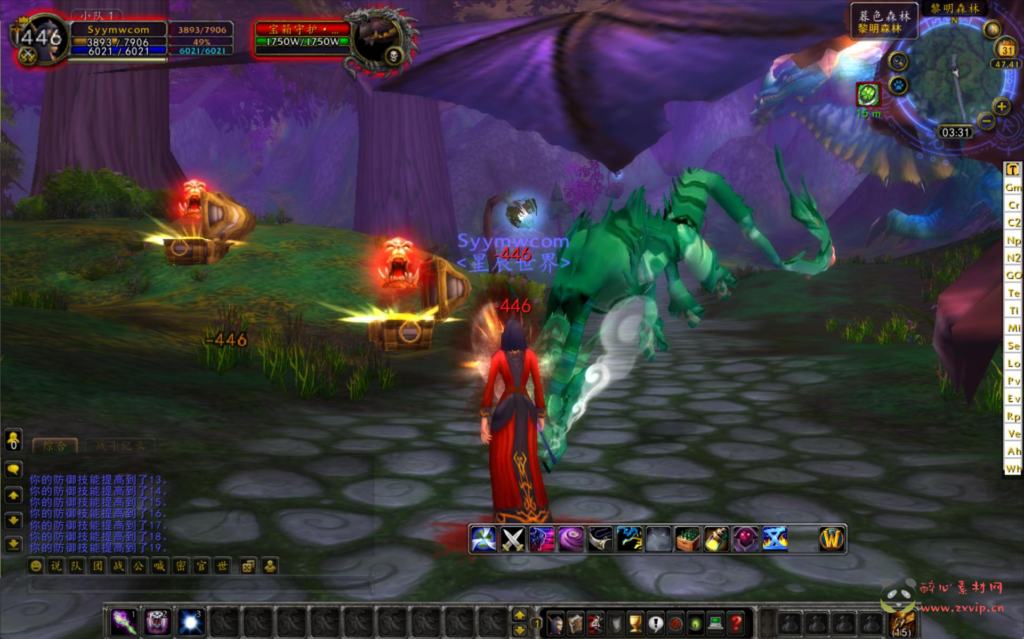The width and height of the screenshot is (1024, 639).
Task: Open the crate of green herbs item
Action: pos(687,539)
